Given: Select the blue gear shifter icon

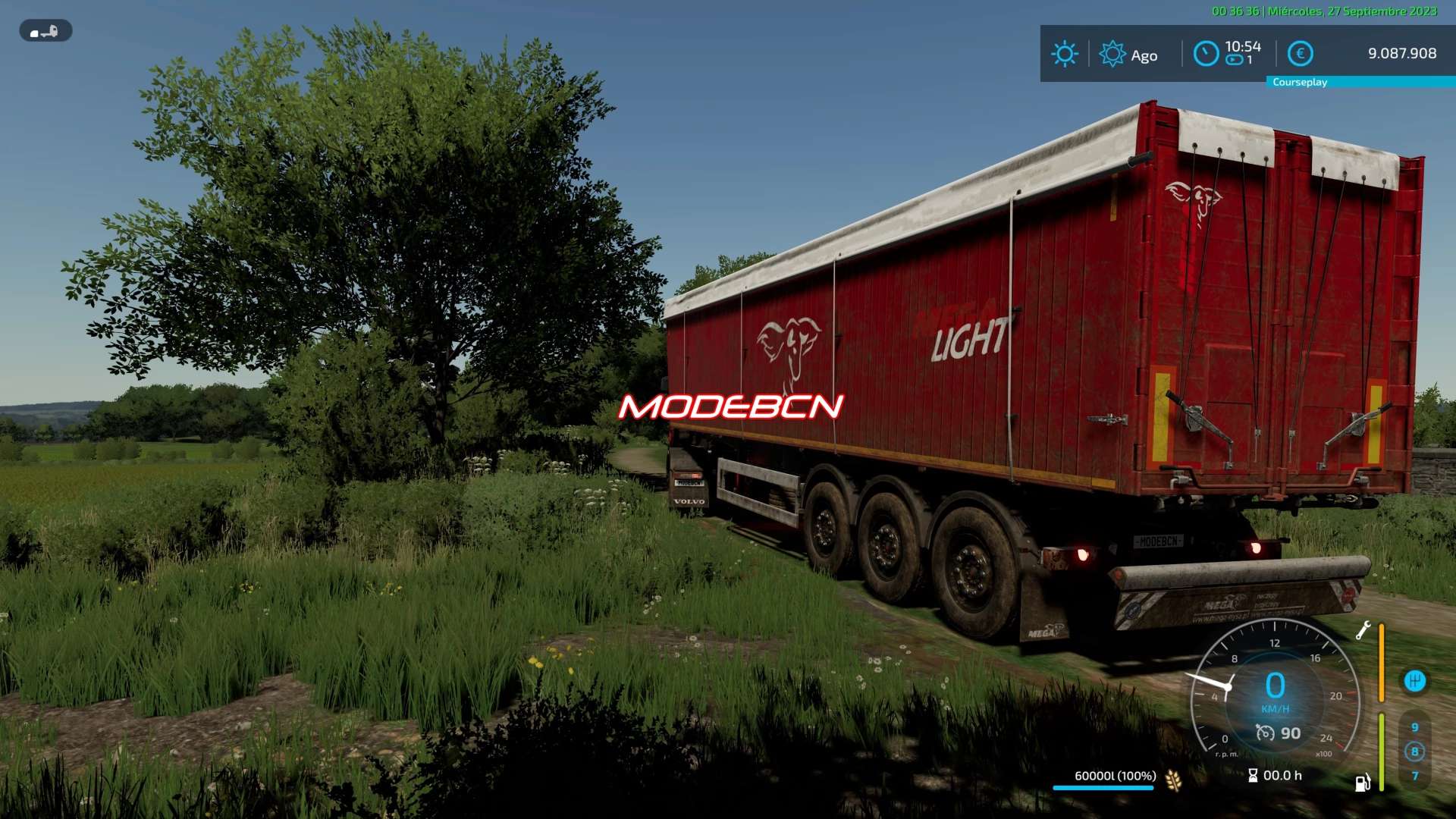Looking at the screenshot, I should [x=1414, y=681].
